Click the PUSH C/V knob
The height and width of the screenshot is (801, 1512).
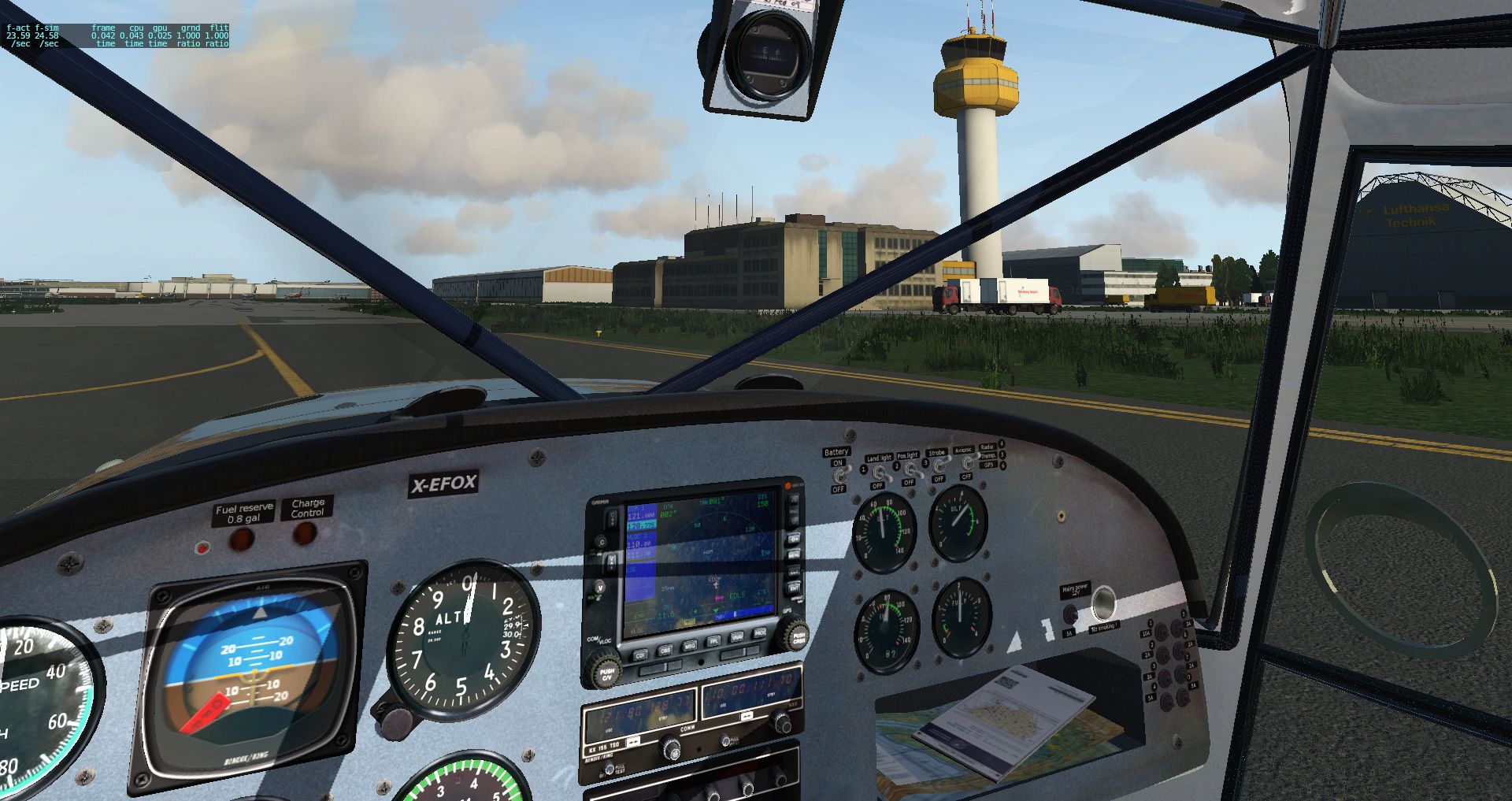coord(605,674)
